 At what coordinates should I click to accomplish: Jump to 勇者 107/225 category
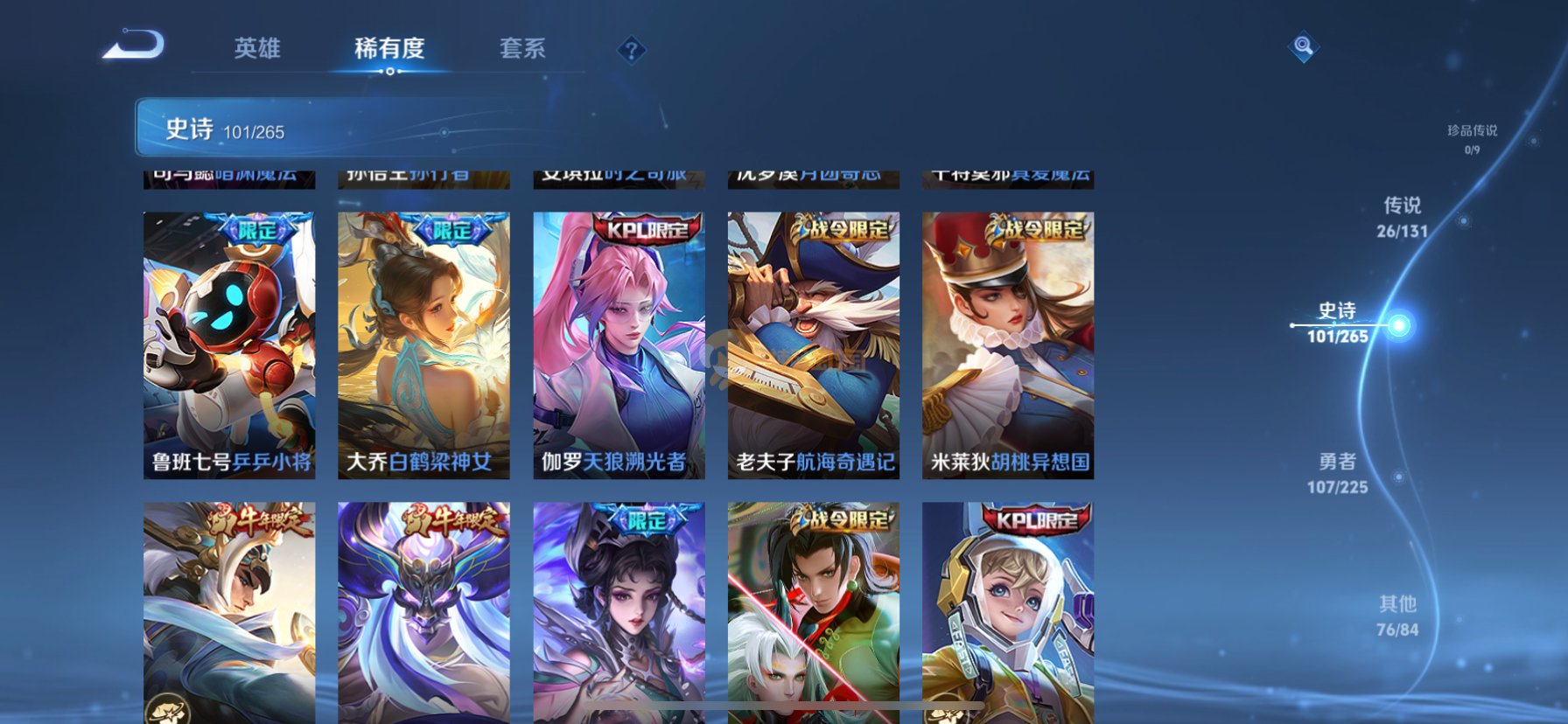point(1337,473)
